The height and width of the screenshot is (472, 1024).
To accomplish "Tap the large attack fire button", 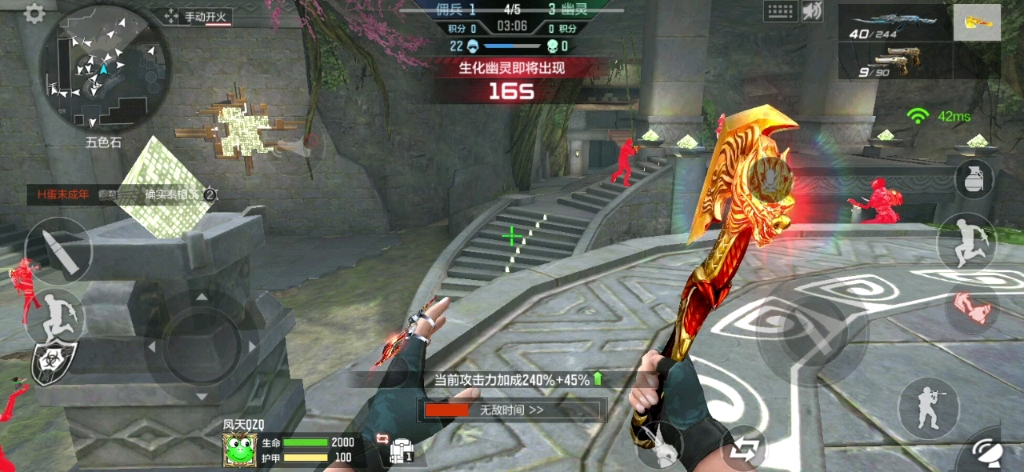I will [x=812, y=335].
